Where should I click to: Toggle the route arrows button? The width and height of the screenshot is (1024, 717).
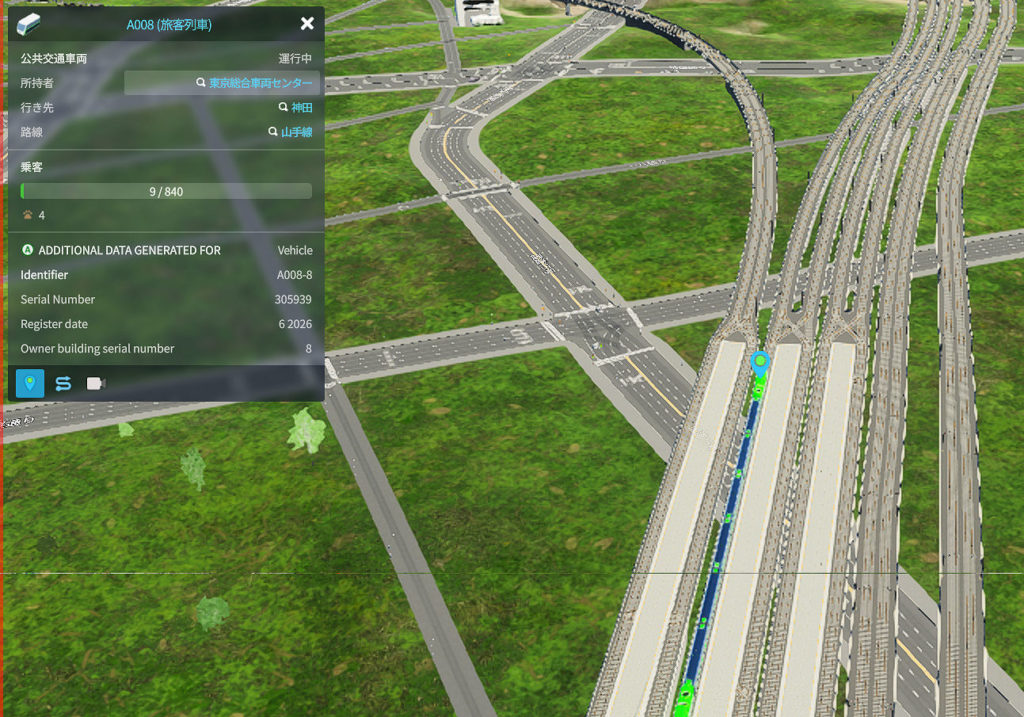click(63, 383)
